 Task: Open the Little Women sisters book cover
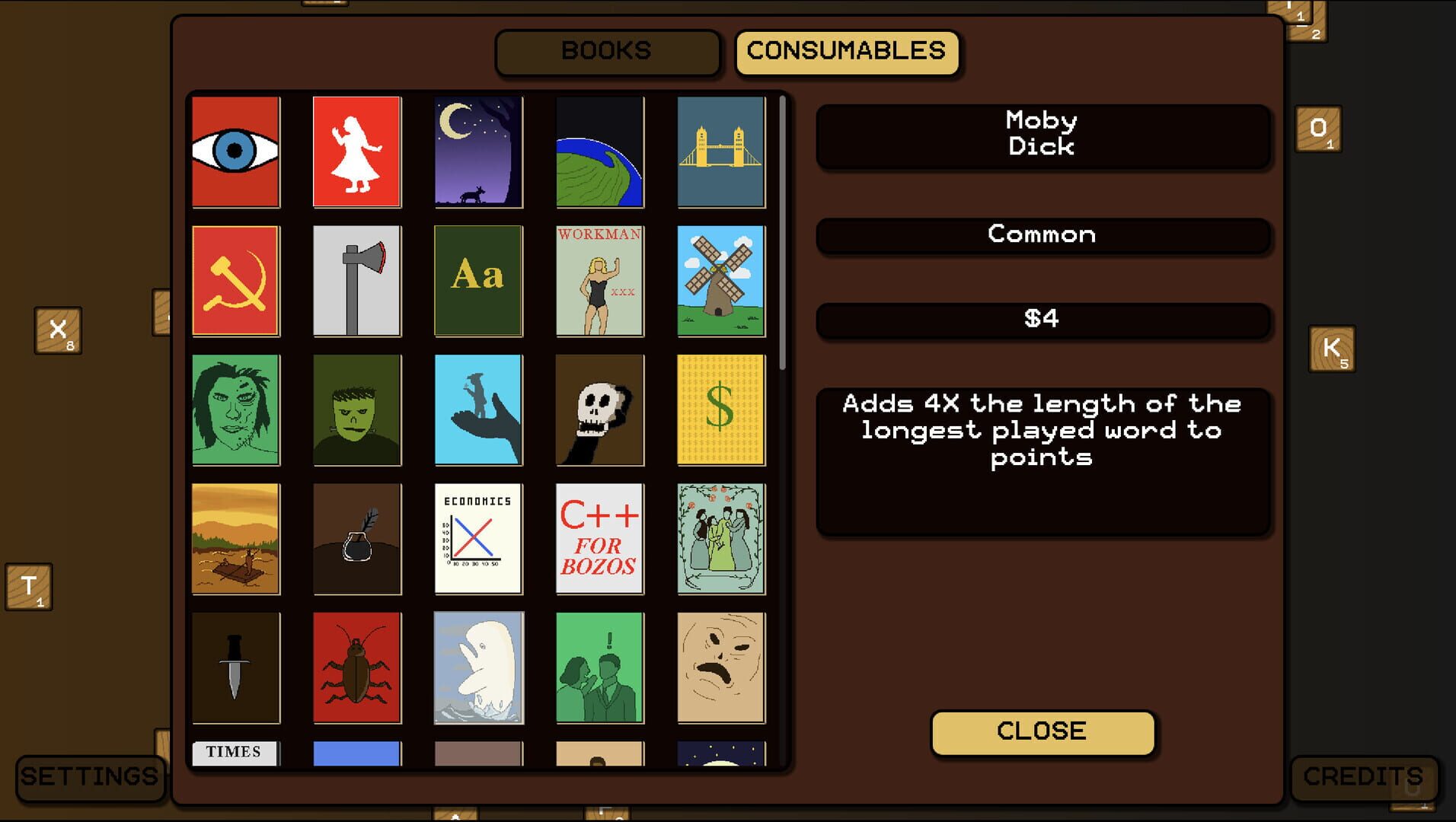[x=720, y=539]
